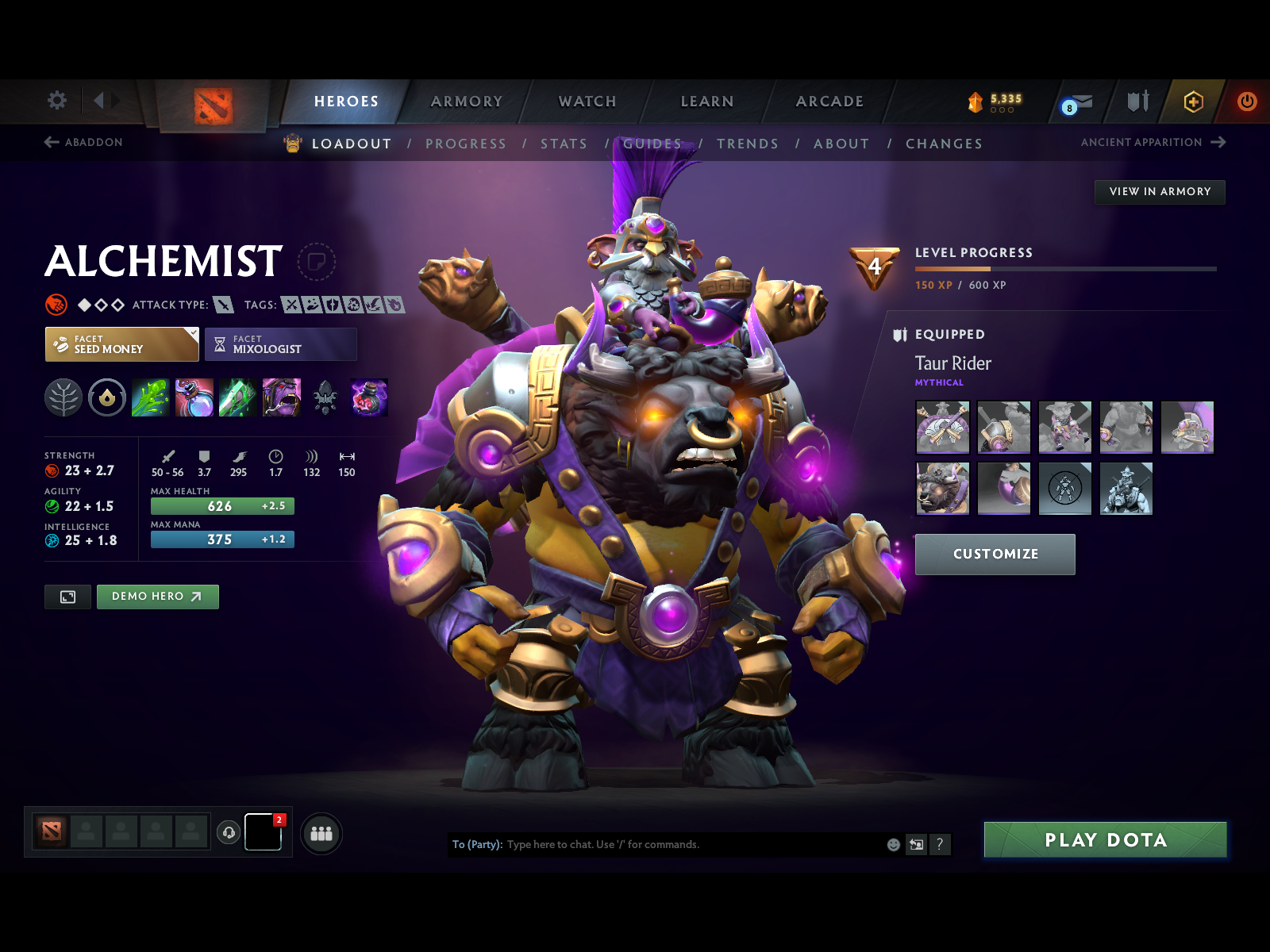The height and width of the screenshot is (952, 1270).
Task: Open the Dota Plus hexagon icon
Action: [1192, 102]
